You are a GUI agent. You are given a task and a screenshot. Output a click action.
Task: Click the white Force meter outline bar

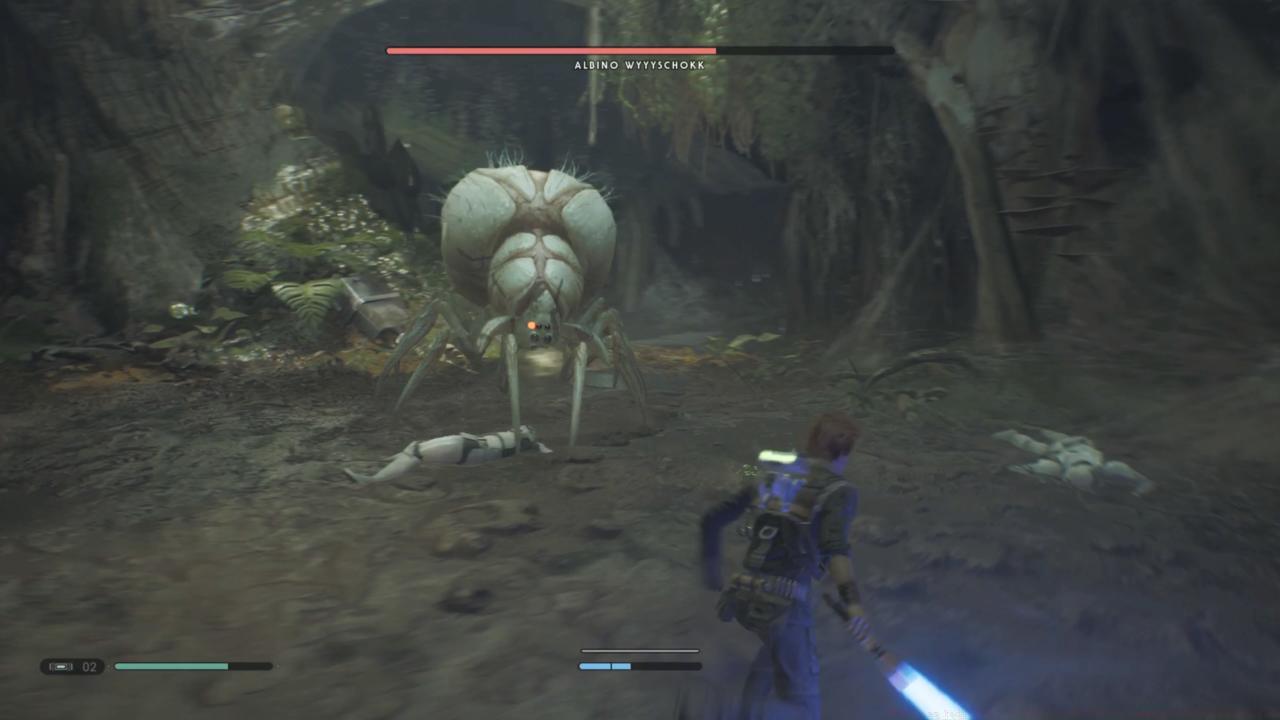pyautogui.click(x=640, y=650)
